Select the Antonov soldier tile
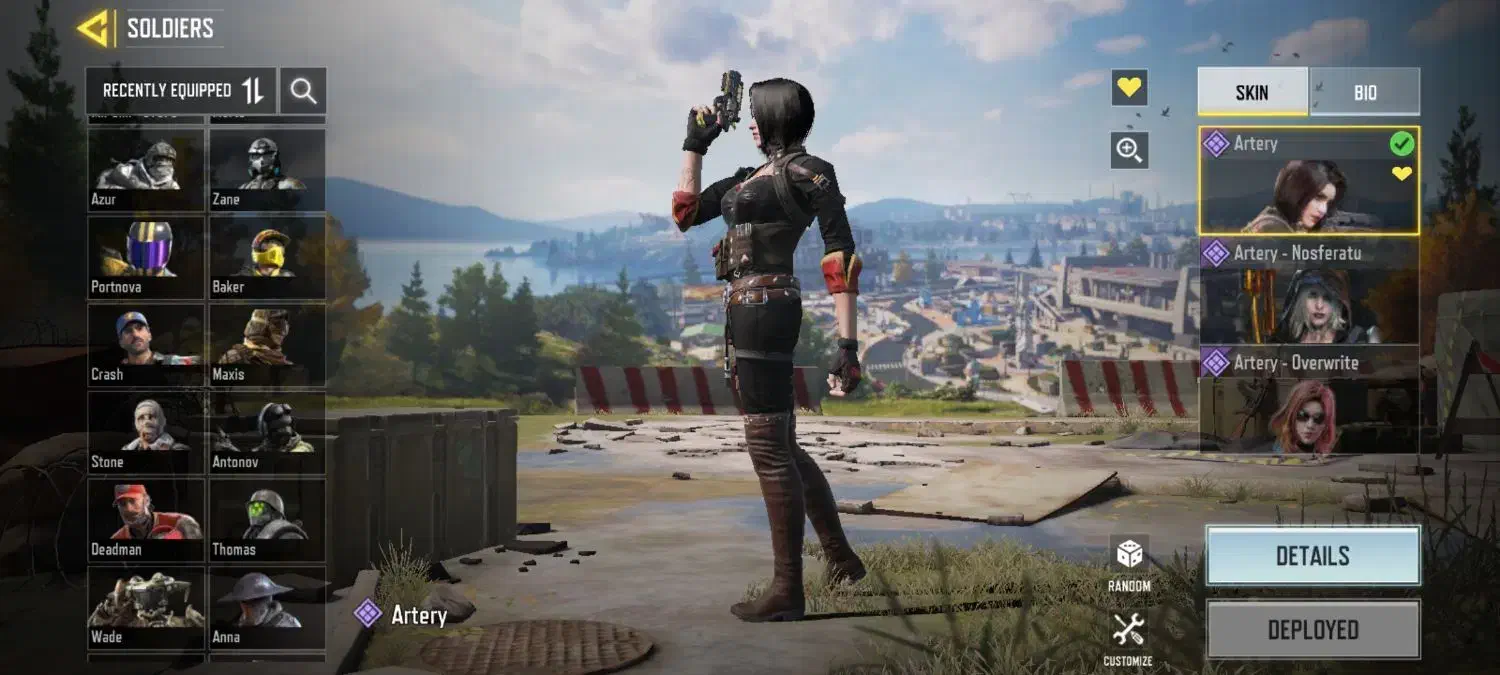Image resolution: width=1500 pixels, height=675 pixels. 267,432
